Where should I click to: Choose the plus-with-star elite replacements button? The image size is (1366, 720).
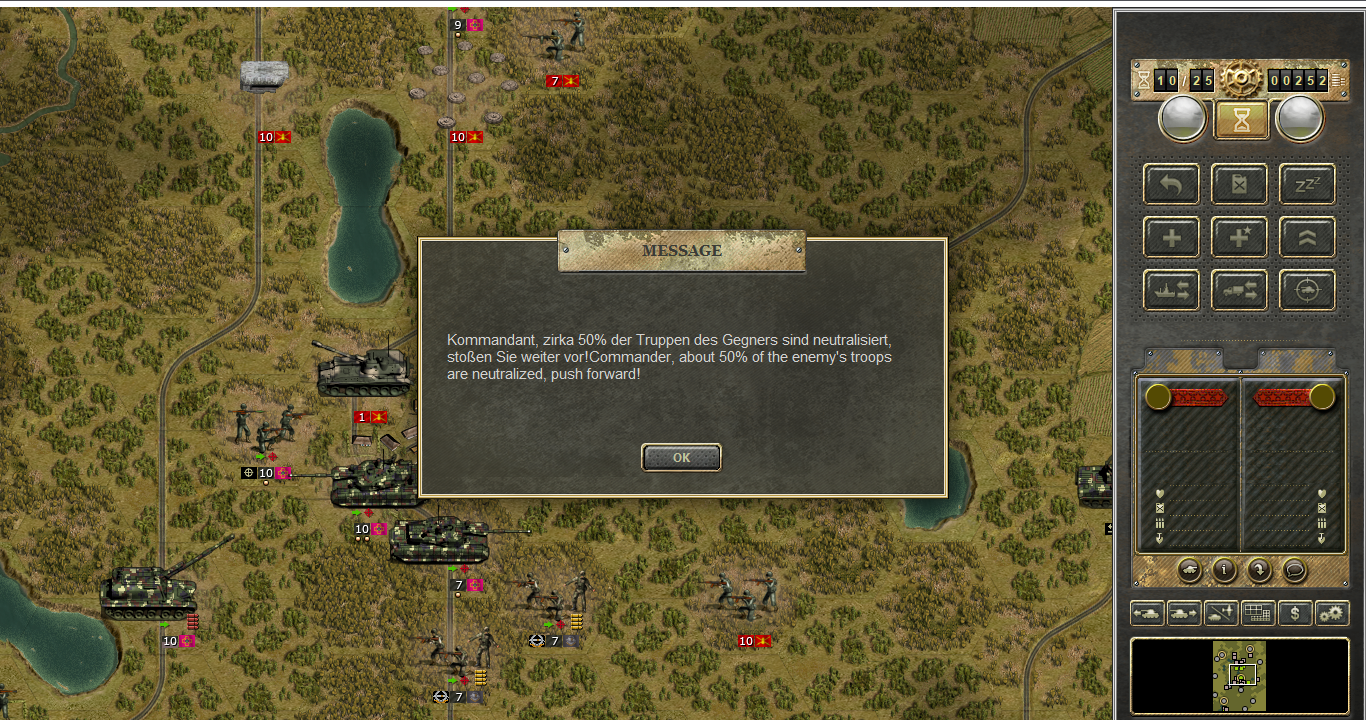(x=1239, y=238)
